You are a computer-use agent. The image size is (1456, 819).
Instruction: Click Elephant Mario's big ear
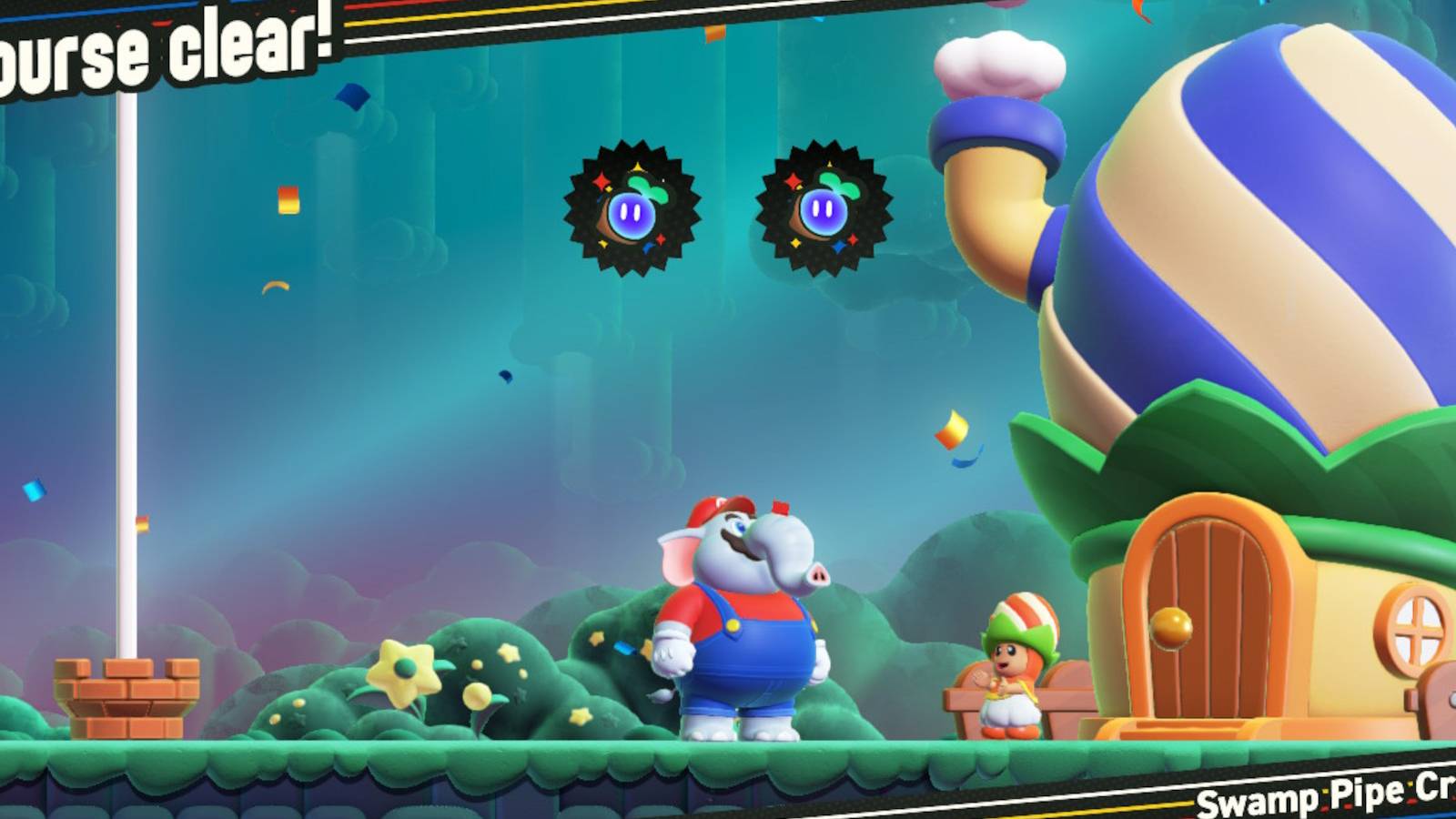(x=678, y=555)
